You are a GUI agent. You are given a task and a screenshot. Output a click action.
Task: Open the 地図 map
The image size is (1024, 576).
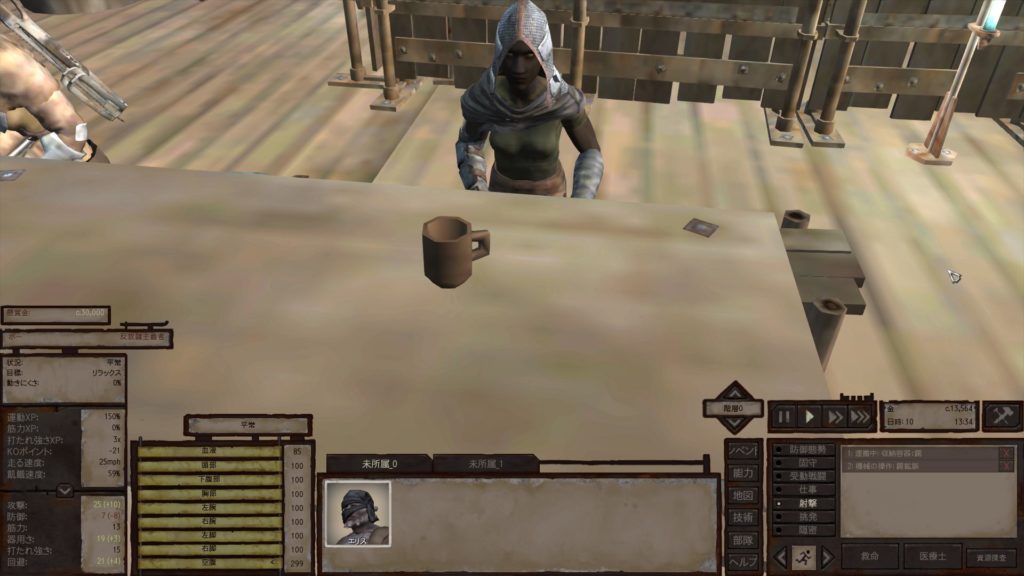[x=741, y=495]
